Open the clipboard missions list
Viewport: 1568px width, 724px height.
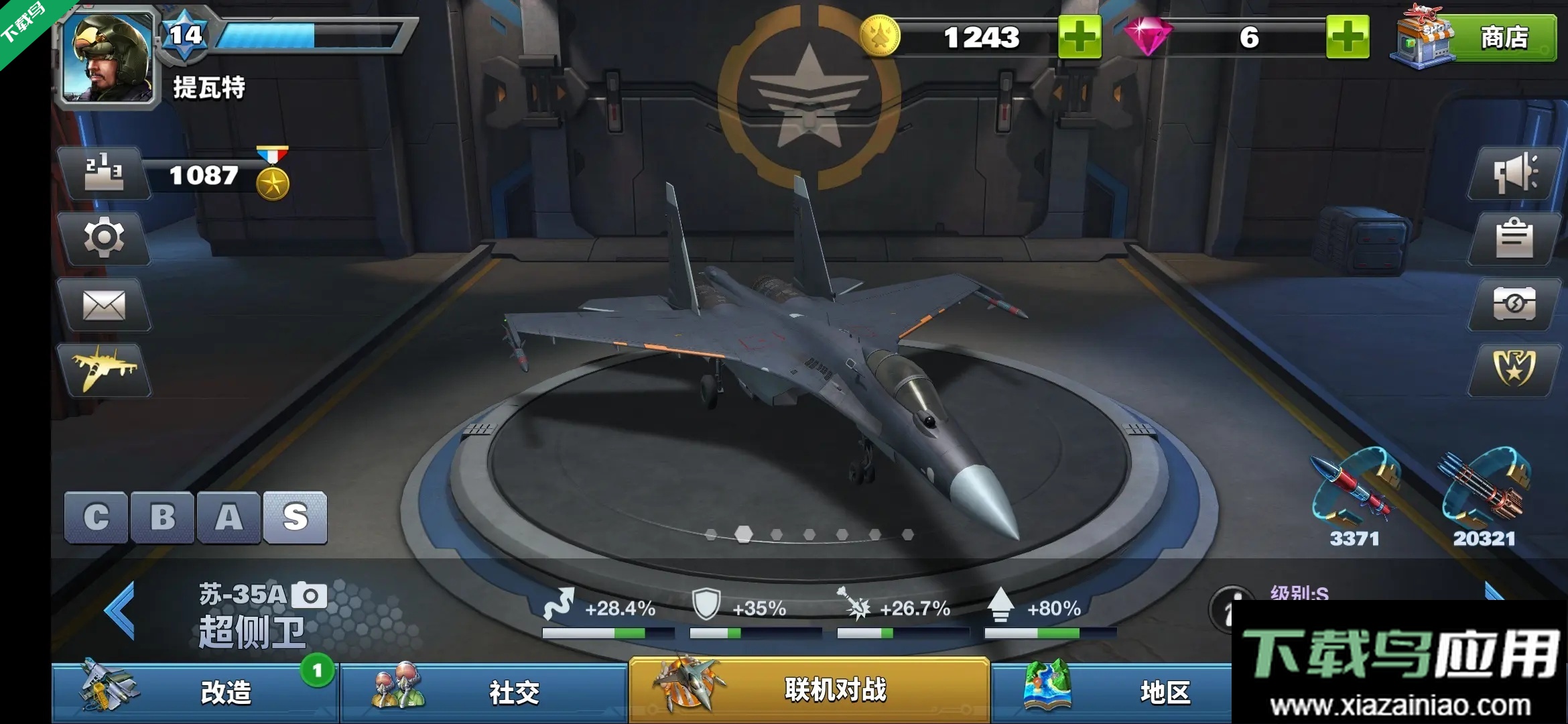pyautogui.click(x=1513, y=239)
